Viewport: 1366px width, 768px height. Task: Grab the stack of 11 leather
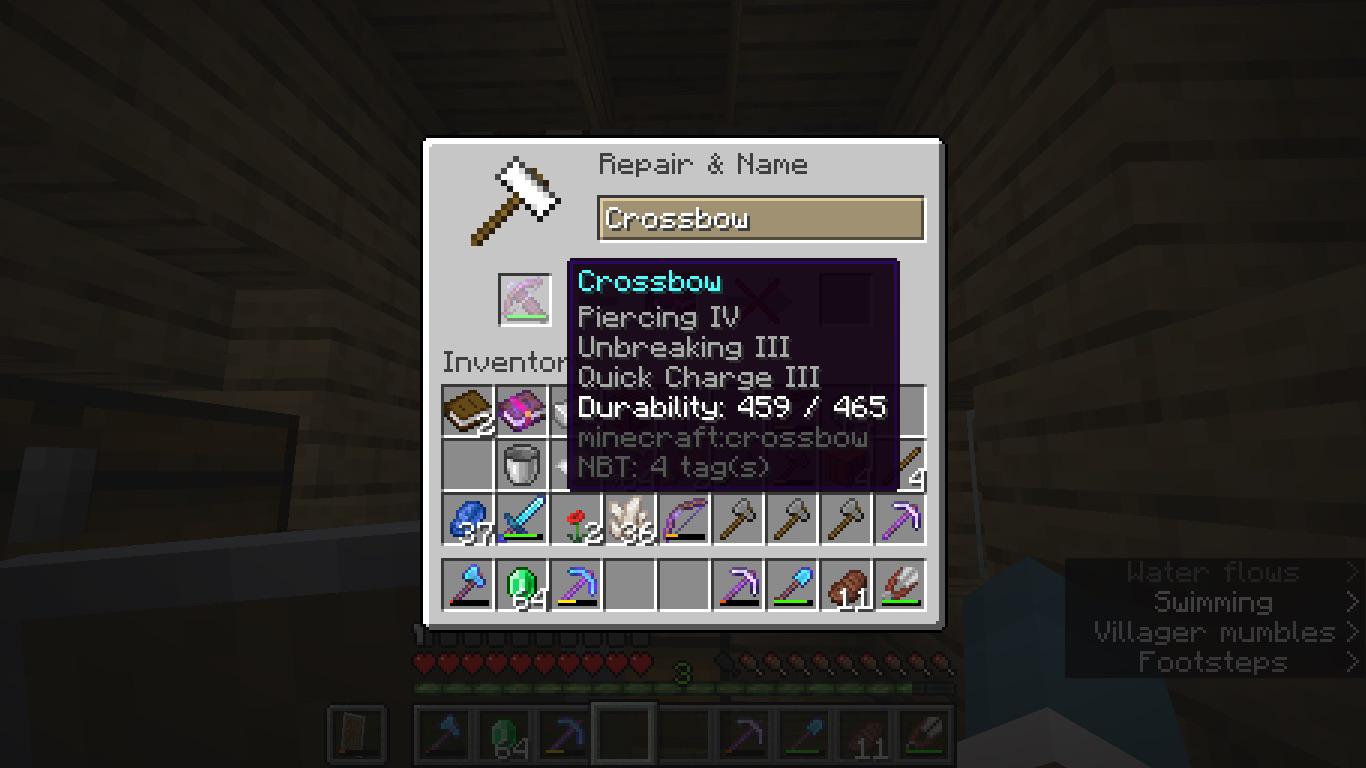click(845, 584)
